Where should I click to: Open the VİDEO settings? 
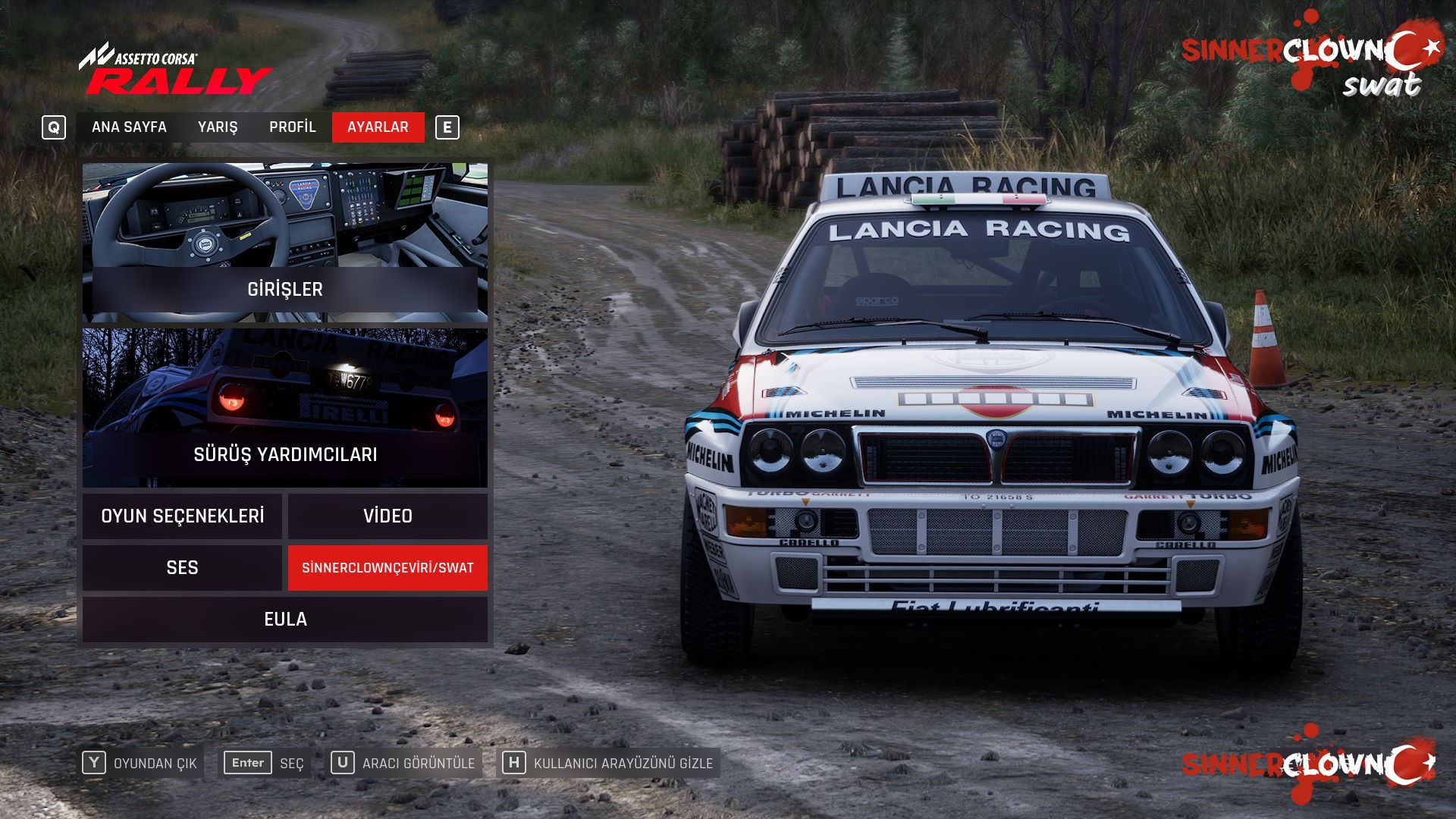click(x=388, y=516)
